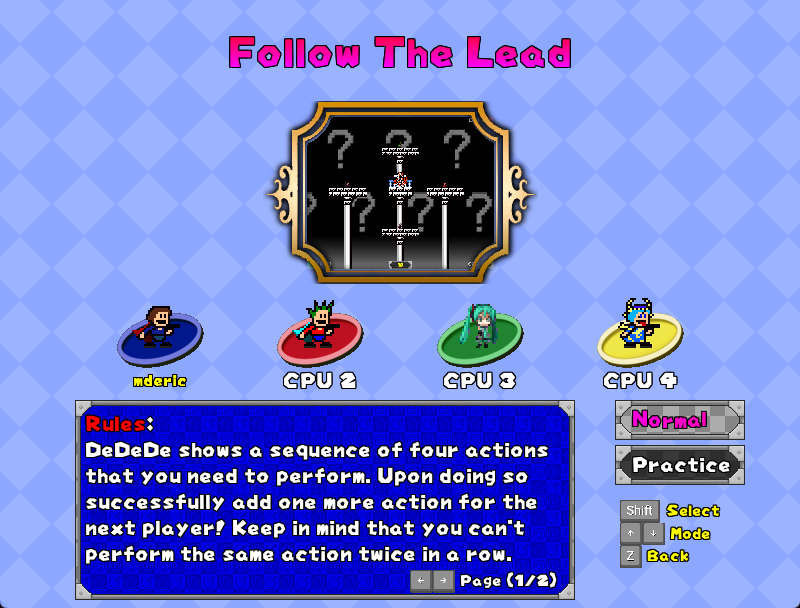The width and height of the screenshot is (800, 608).
Task: Choose the CPU 2 player on red pad
Action: [x=320, y=335]
